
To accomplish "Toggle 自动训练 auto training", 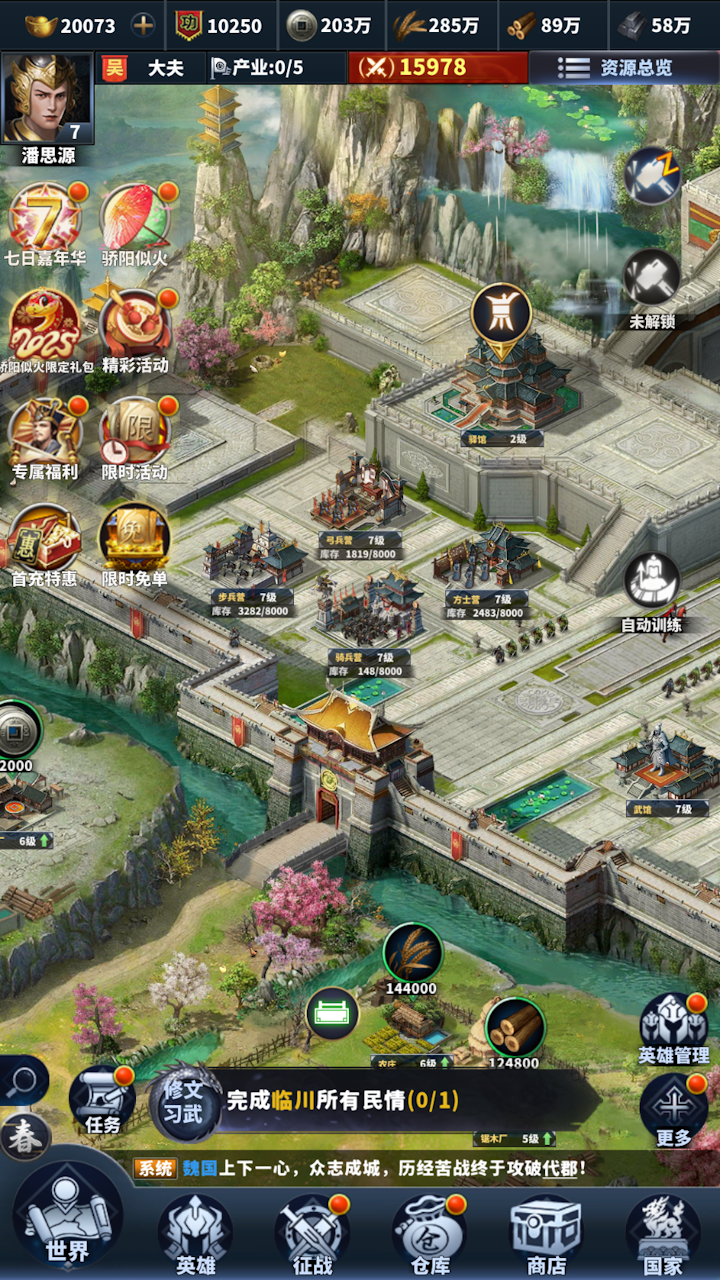I will point(652,590).
